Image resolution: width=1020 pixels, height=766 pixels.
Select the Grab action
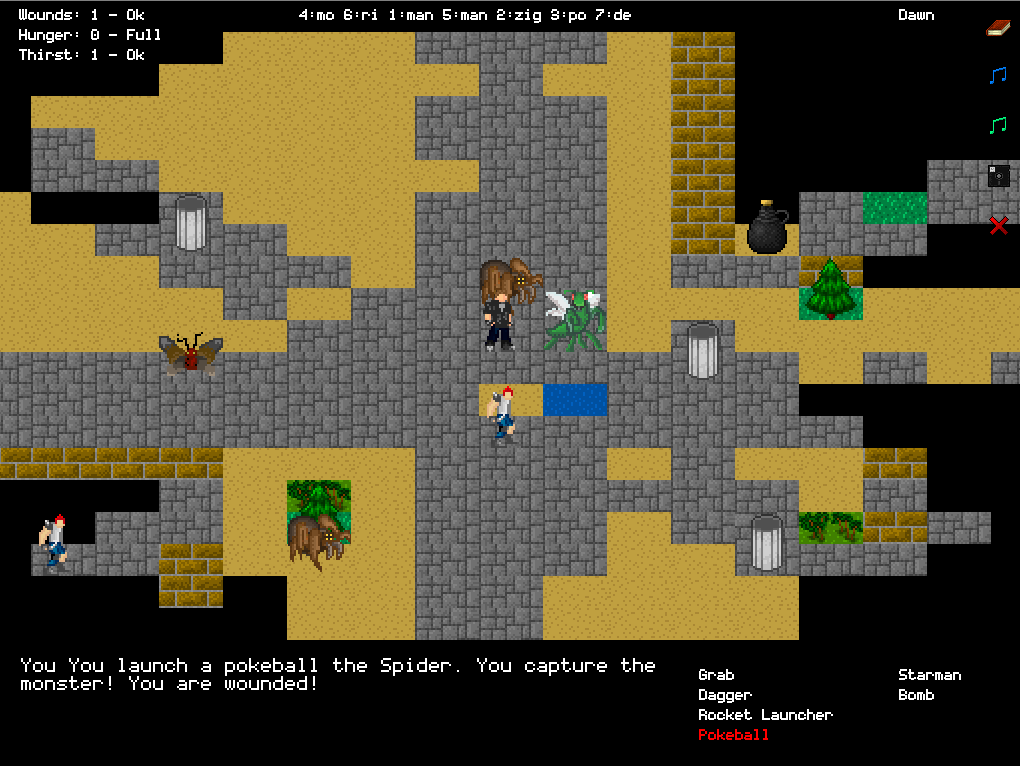716,675
